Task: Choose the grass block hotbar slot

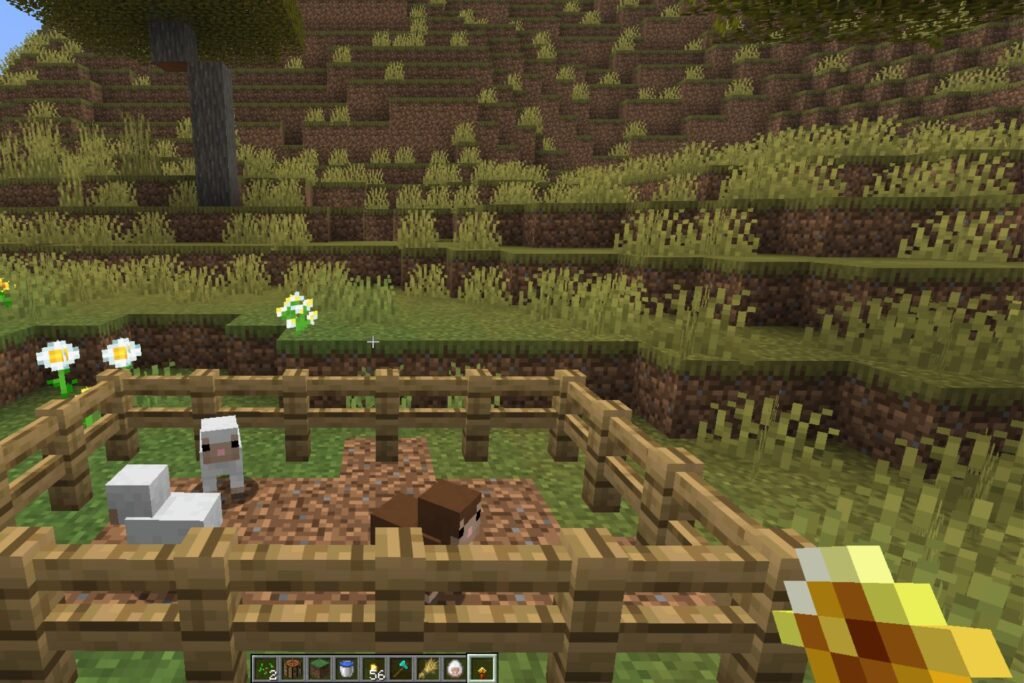Action: coord(317,669)
